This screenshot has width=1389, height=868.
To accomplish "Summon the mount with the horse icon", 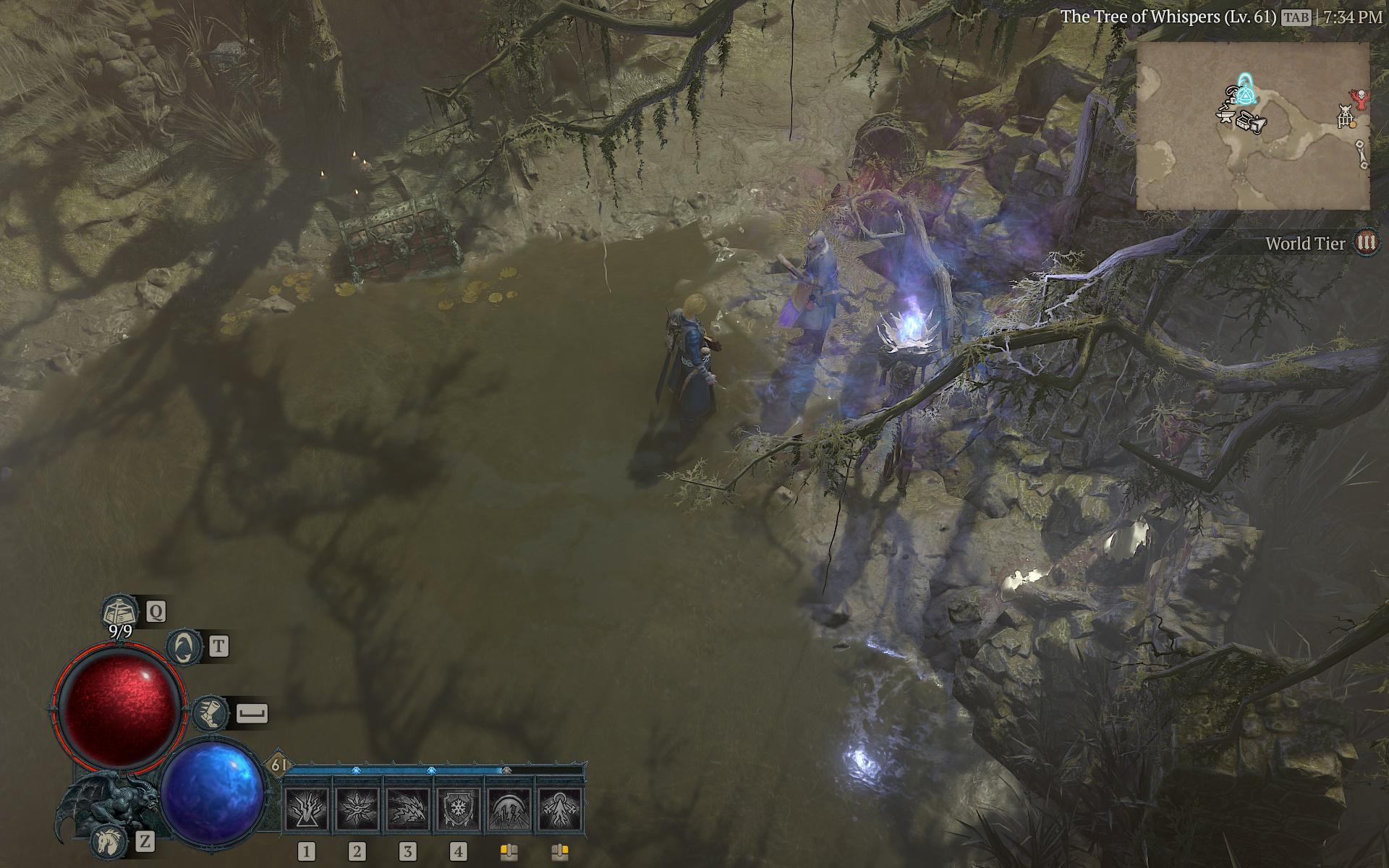I will [x=107, y=841].
